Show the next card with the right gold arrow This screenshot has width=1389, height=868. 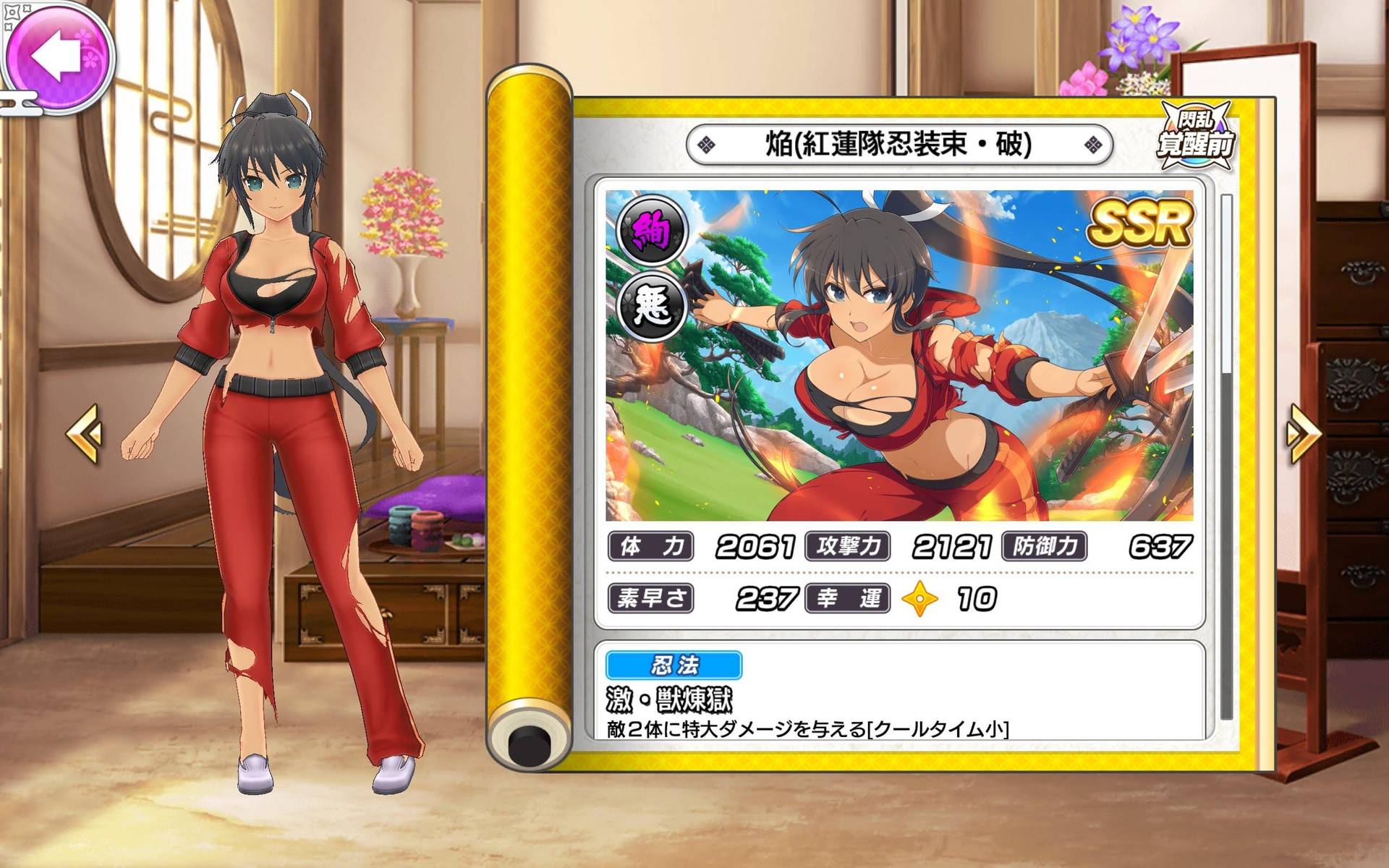coord(1303,433)
